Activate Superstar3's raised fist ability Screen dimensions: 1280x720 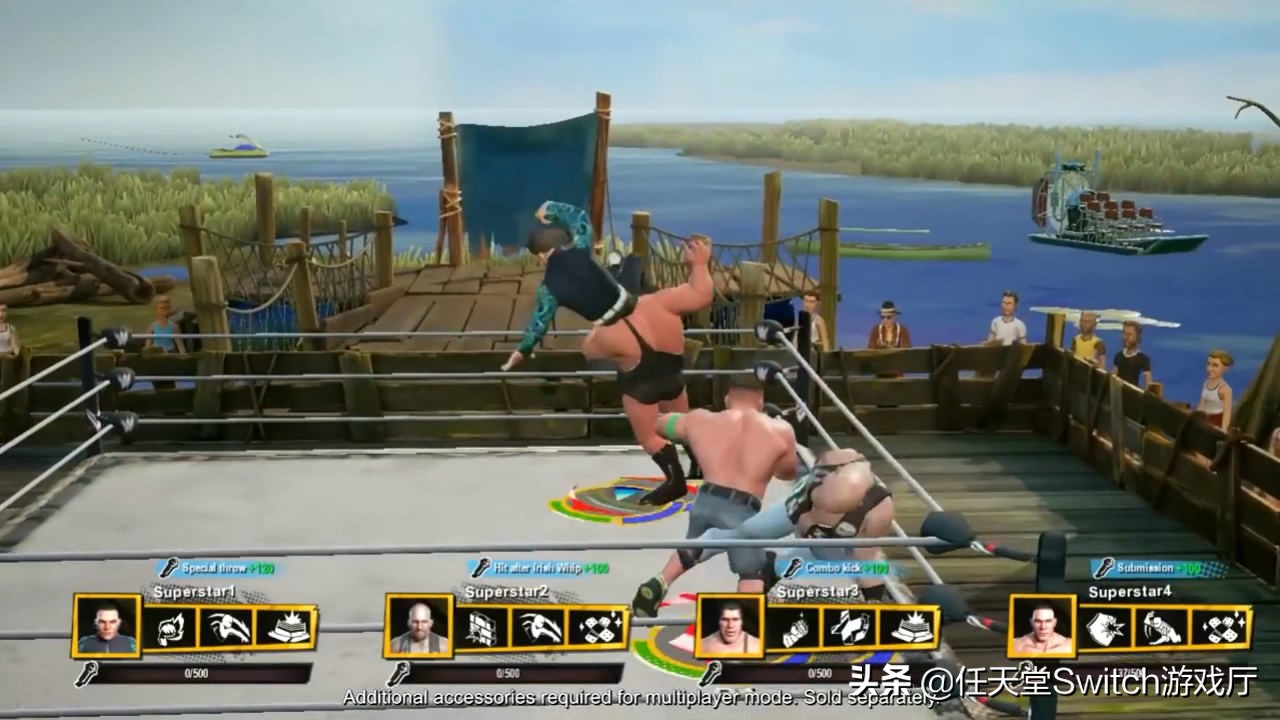(x=793, y=627)
